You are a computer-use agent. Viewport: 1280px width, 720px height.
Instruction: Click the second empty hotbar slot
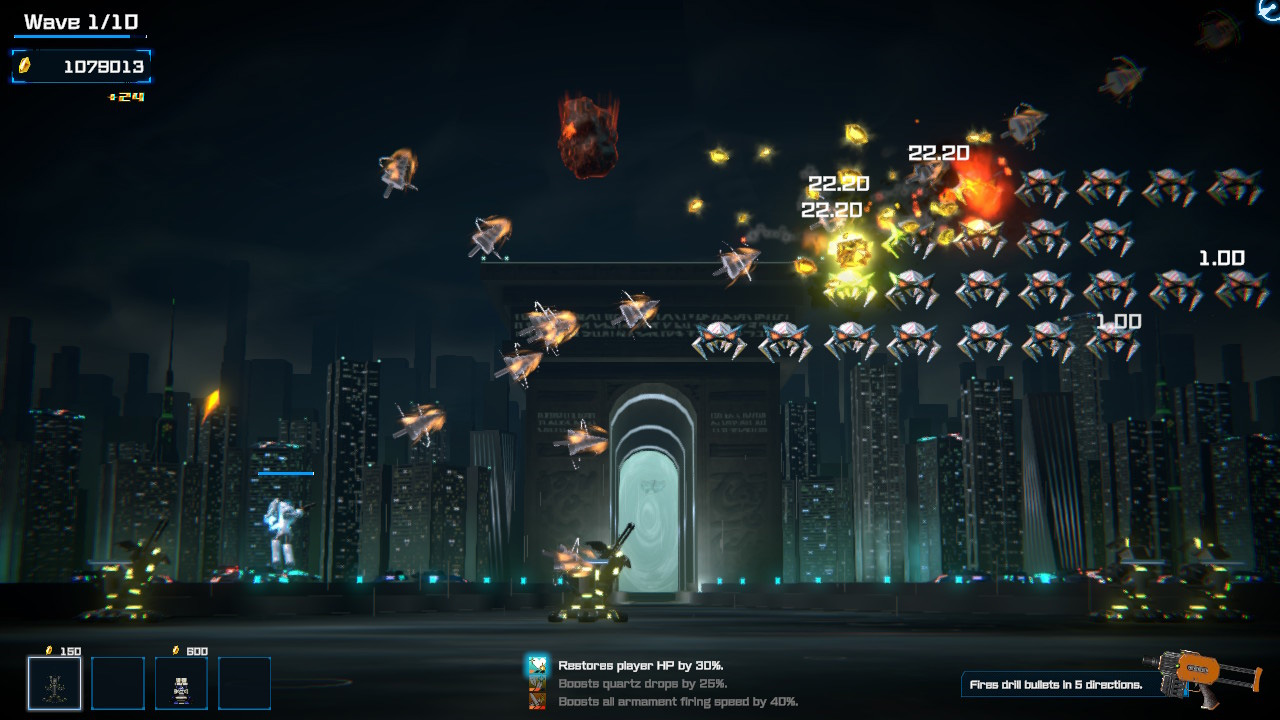[x=118, y=682]
